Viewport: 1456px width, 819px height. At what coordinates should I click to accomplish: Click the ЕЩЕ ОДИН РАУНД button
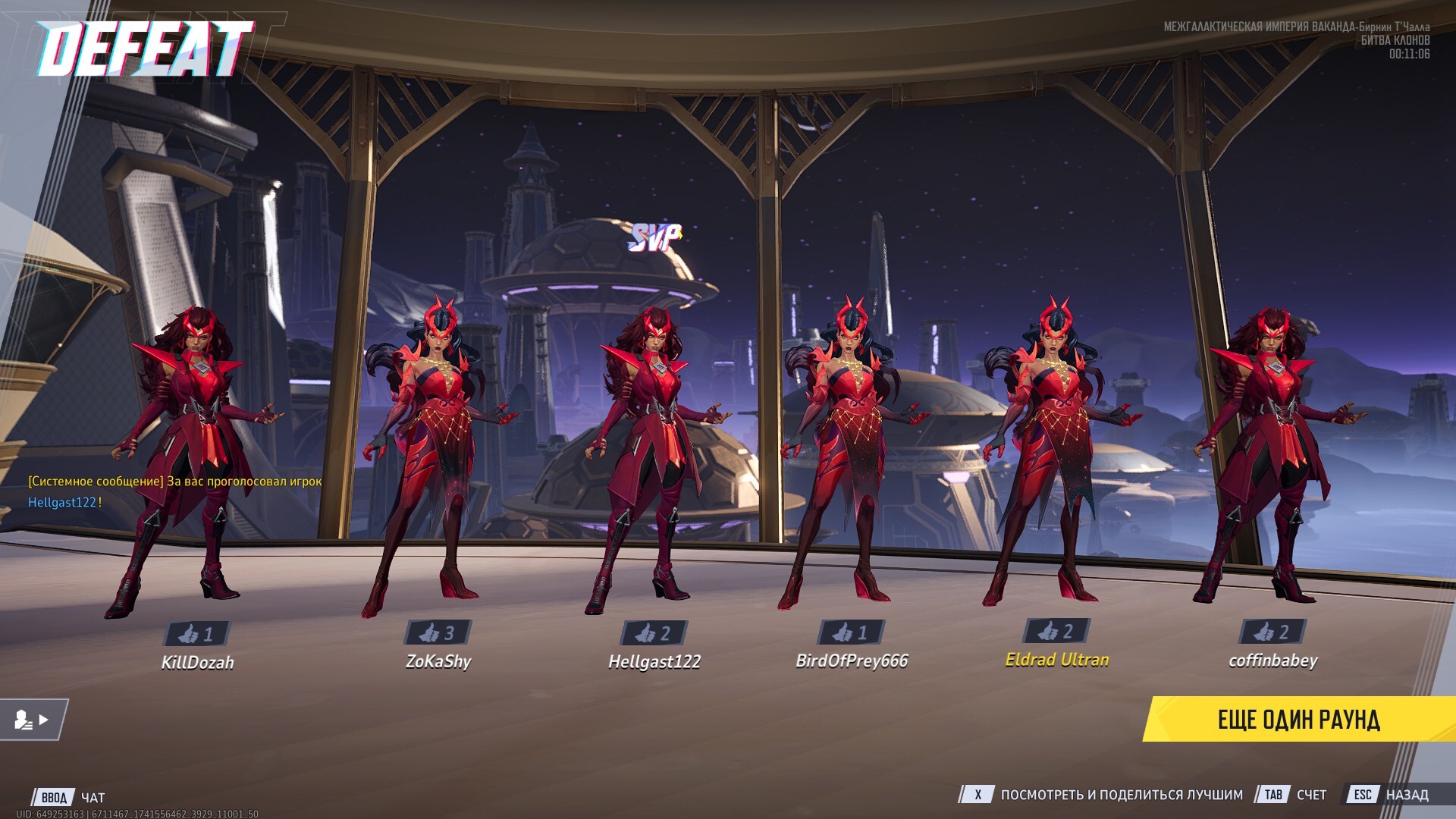click(1298, 719)
